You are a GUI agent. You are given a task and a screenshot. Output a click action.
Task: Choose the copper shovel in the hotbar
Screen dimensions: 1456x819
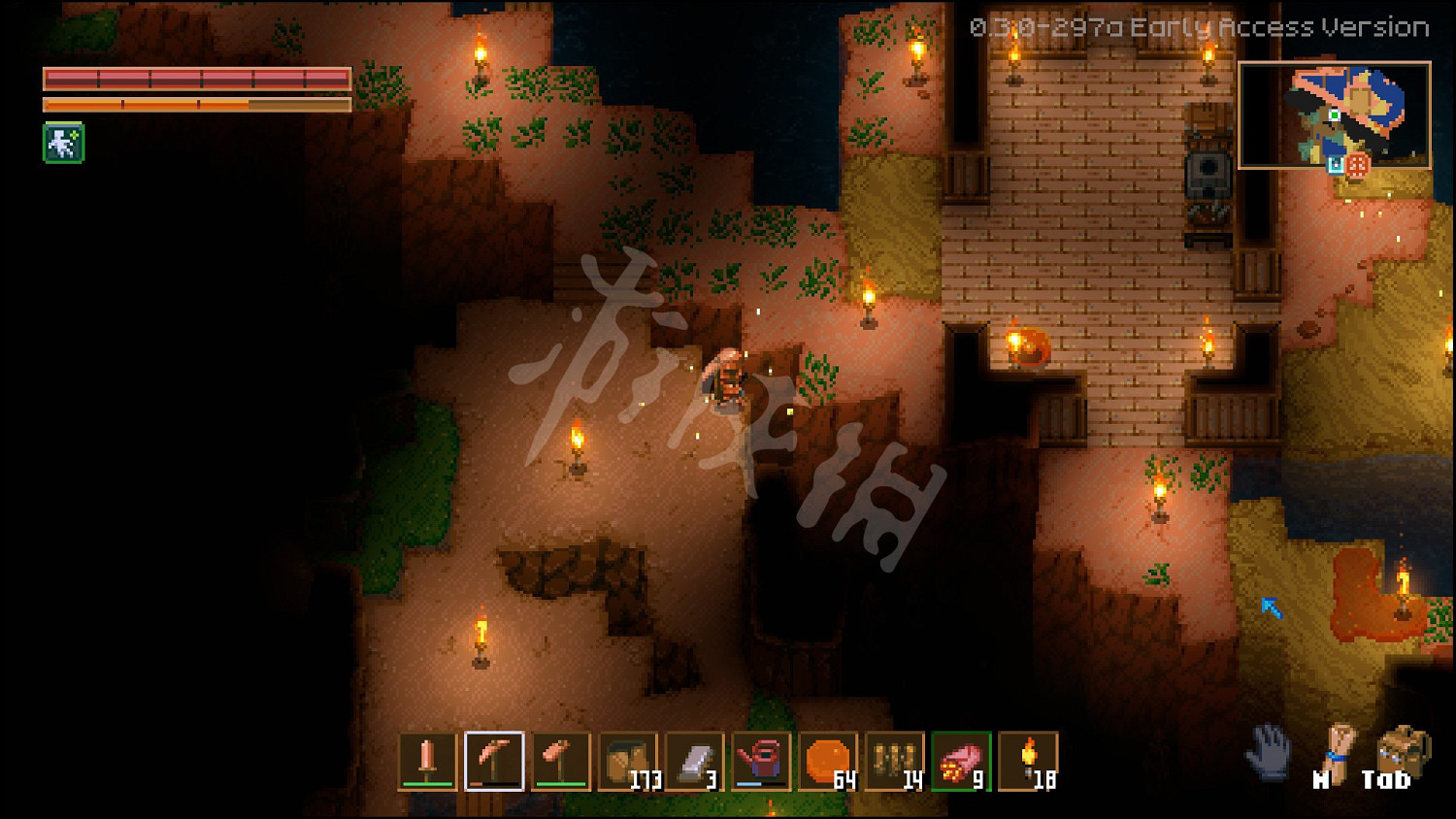[x=561, y=761]
